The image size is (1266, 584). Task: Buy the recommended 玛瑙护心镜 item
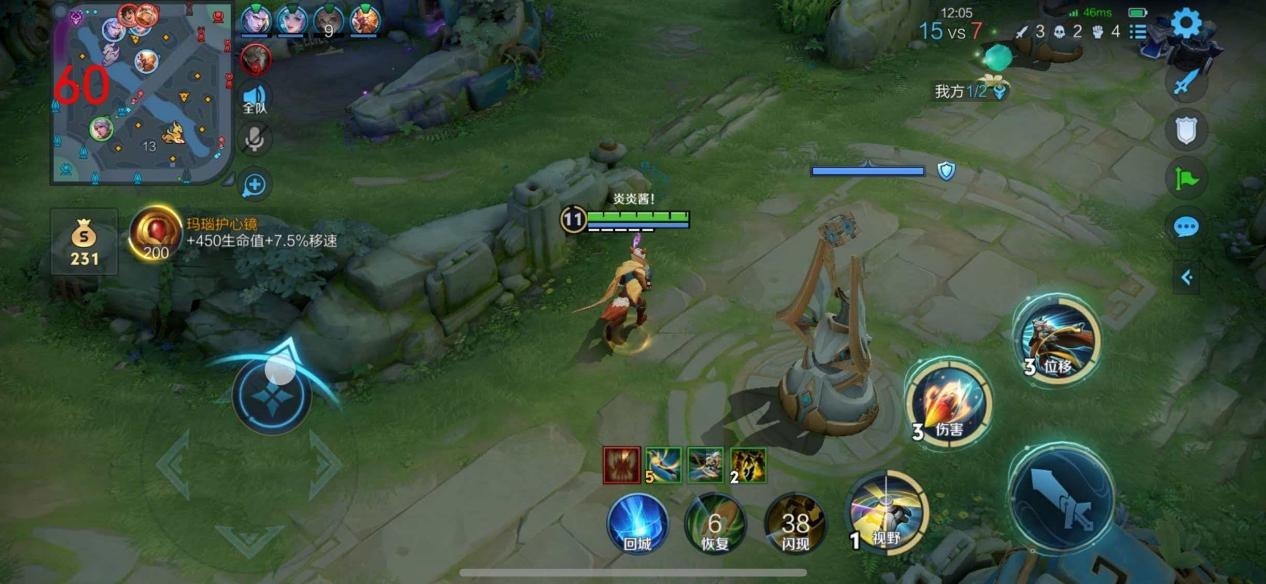(155, 234)
